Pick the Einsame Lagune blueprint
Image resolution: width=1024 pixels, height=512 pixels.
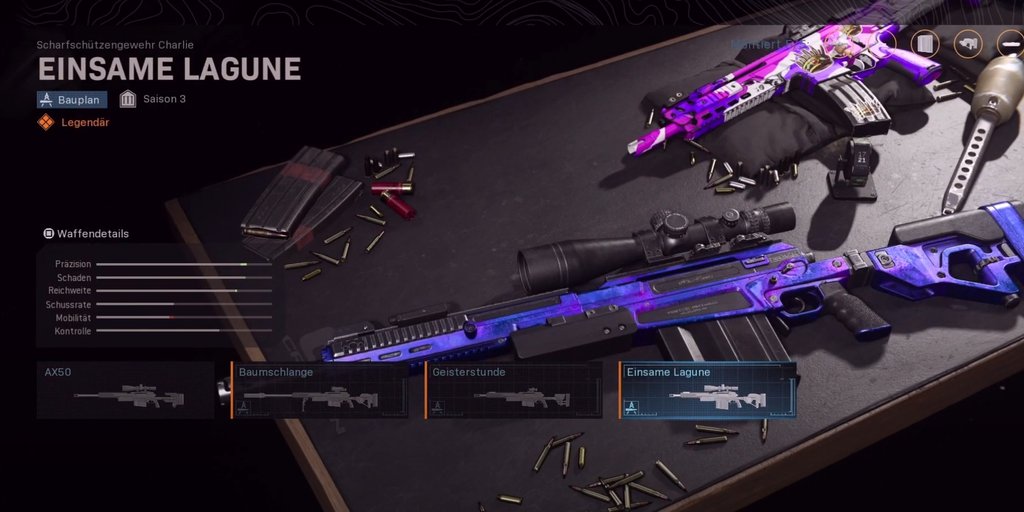pos(708,390)
